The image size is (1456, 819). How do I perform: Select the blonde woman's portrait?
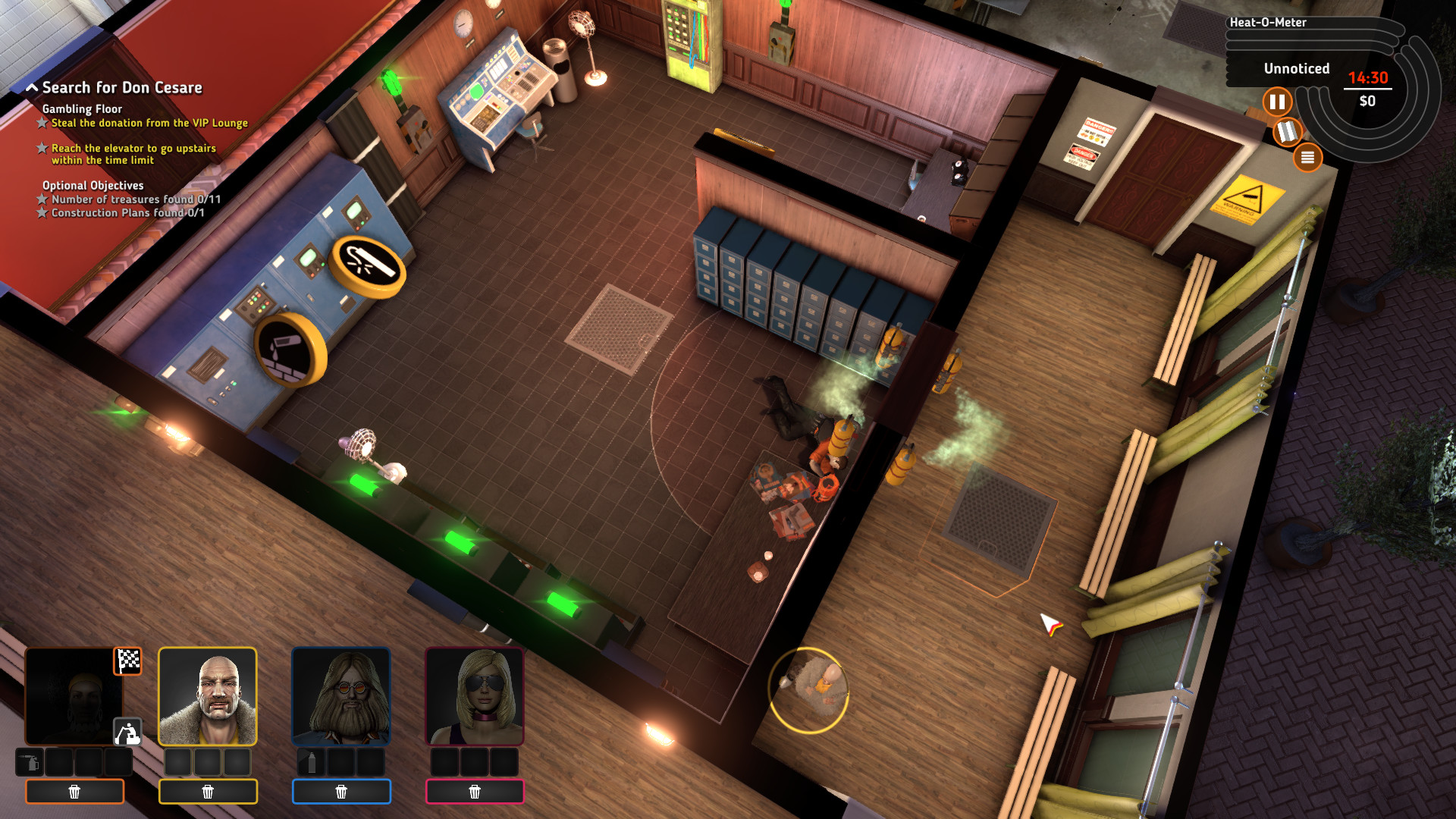[475, 698]
